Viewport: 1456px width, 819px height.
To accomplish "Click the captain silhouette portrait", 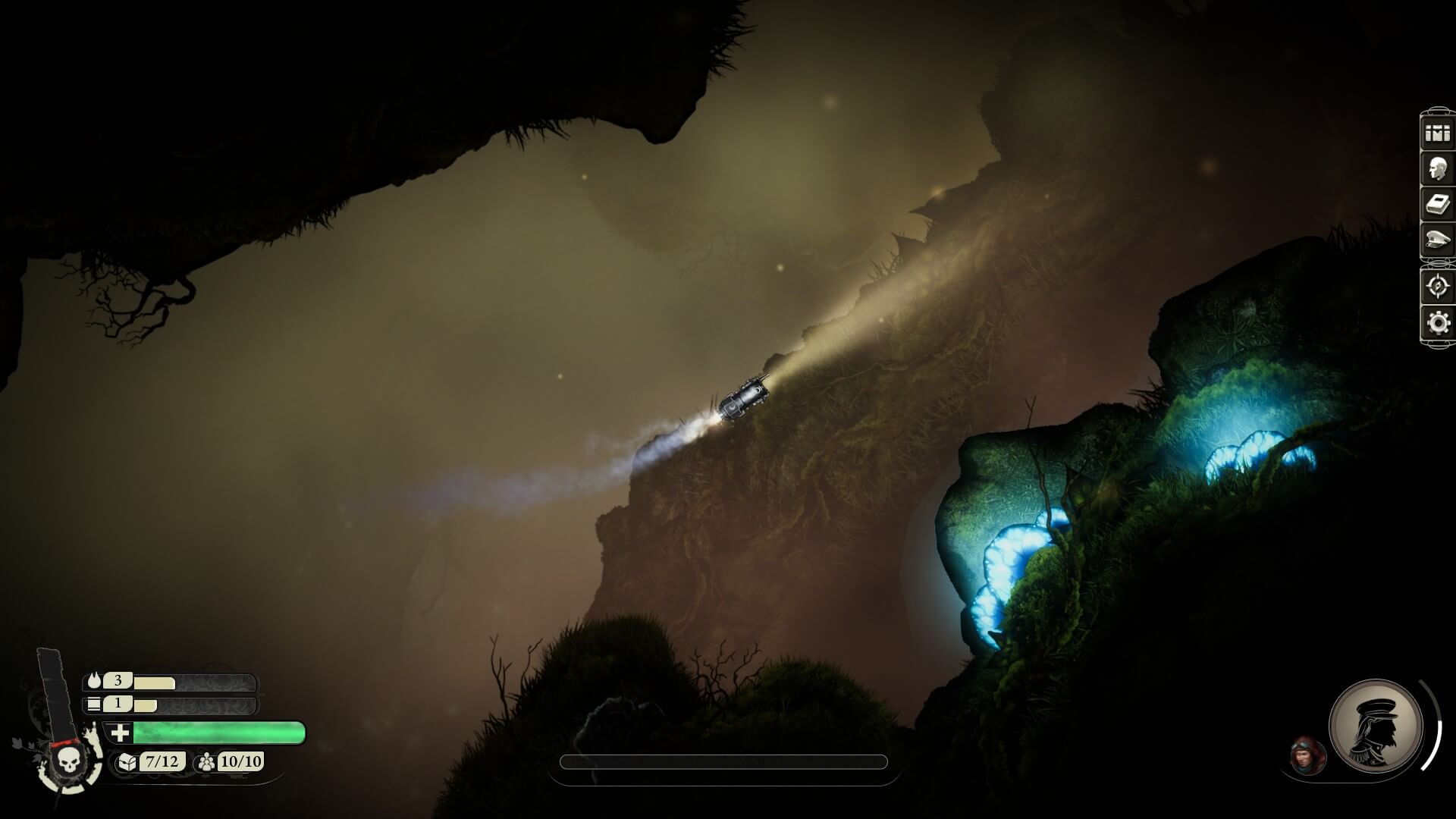I will [1375, 725].
